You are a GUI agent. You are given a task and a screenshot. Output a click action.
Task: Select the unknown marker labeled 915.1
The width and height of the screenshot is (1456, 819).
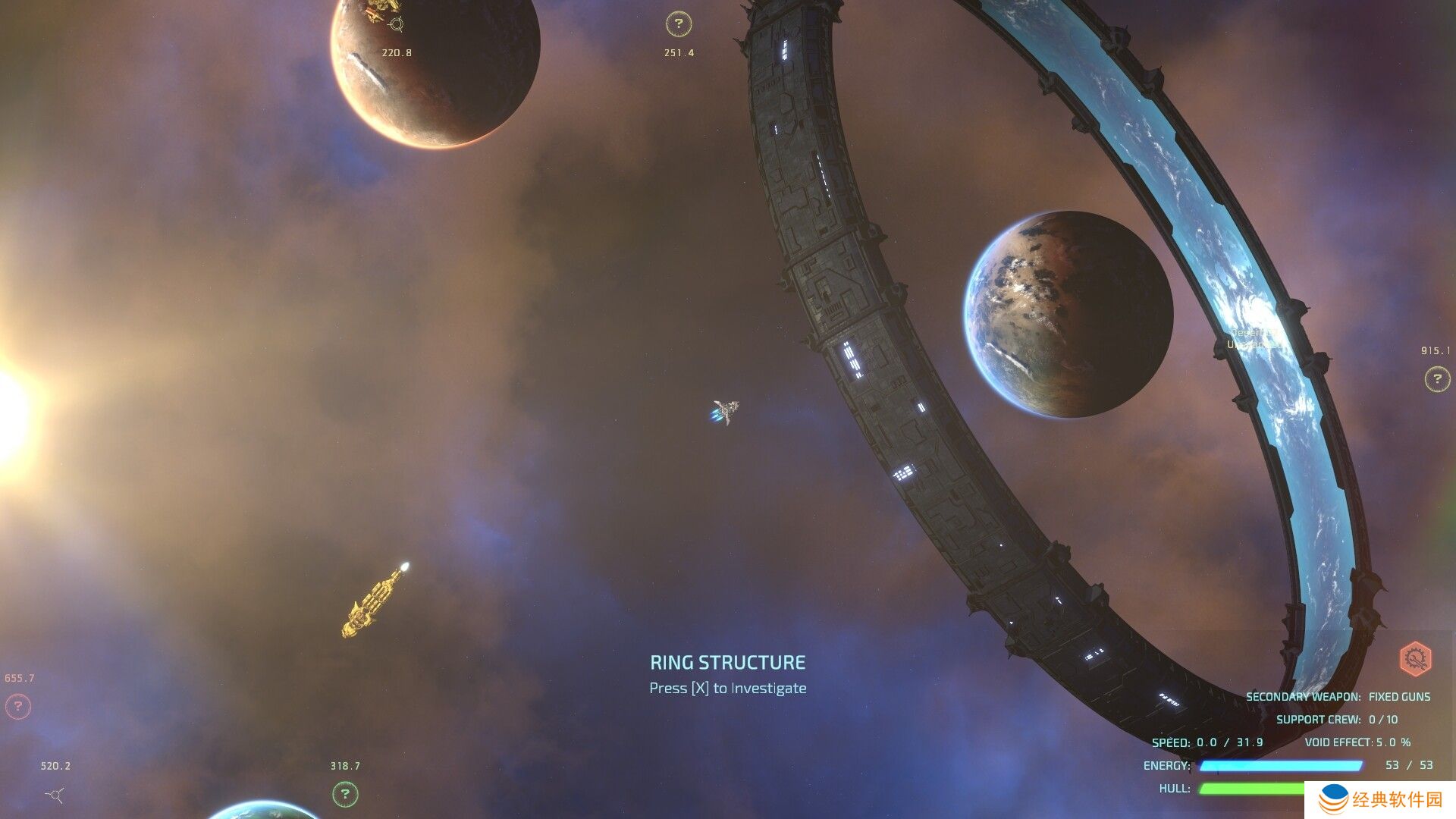click(x=1436, y=378)
